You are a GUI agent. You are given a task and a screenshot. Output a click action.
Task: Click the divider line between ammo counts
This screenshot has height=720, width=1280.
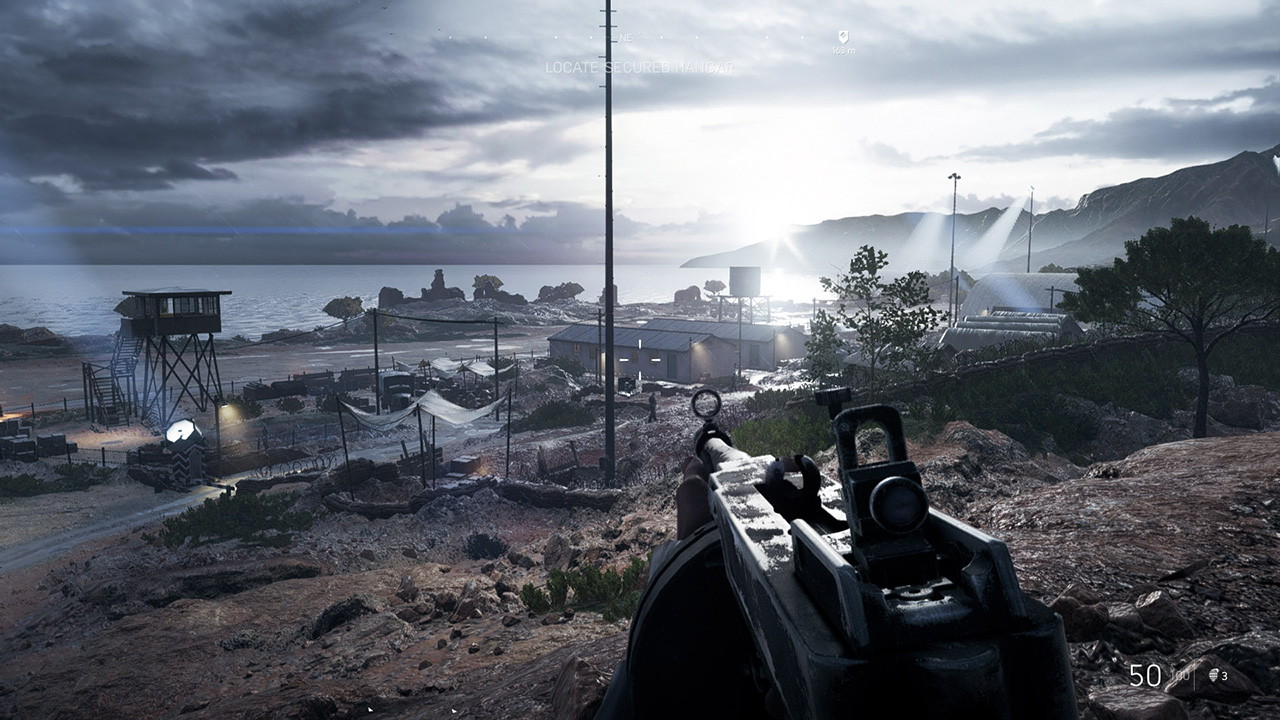(x=1194, y=678)
